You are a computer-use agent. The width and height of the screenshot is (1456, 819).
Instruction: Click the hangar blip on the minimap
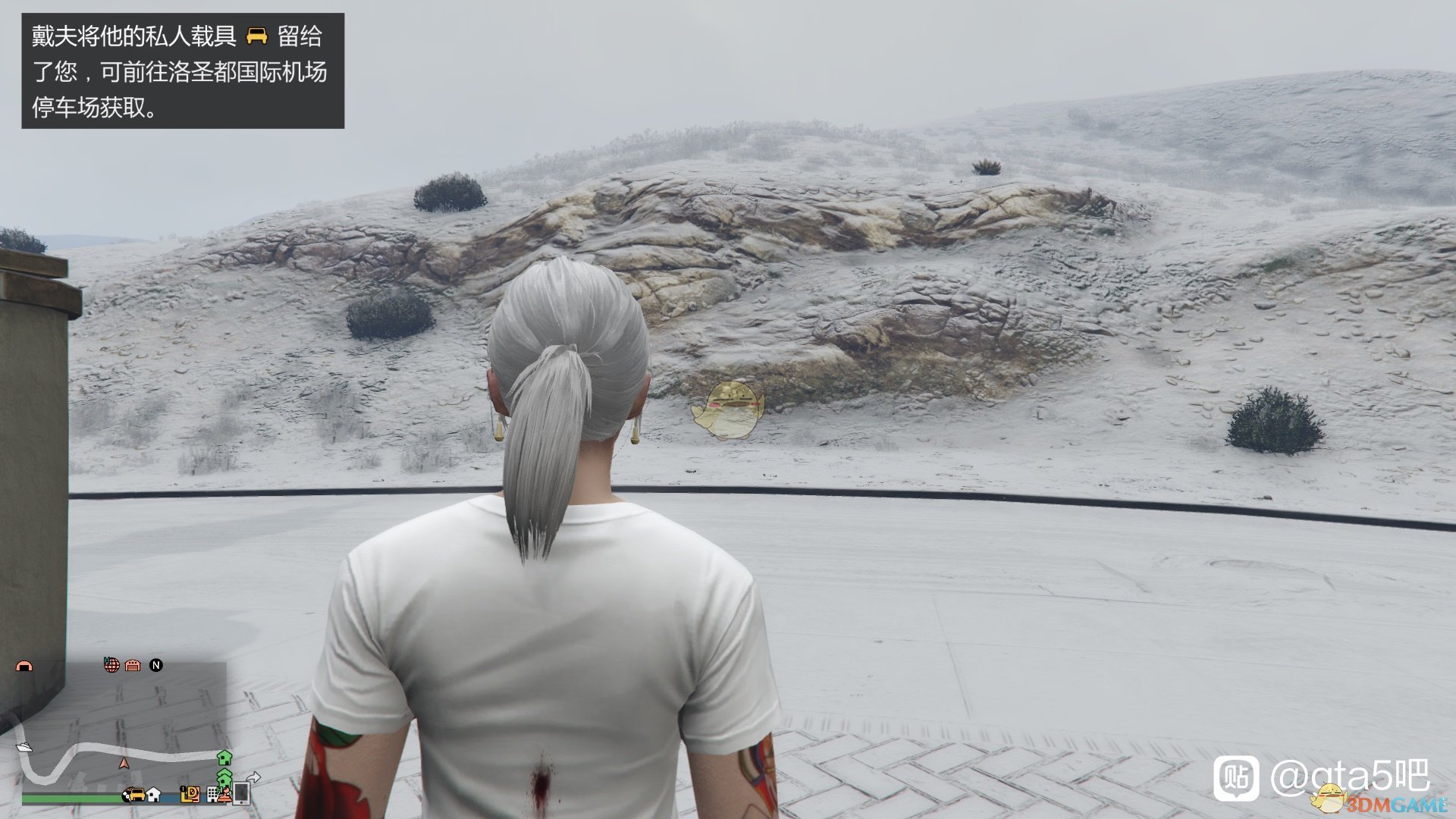[25, 666]
